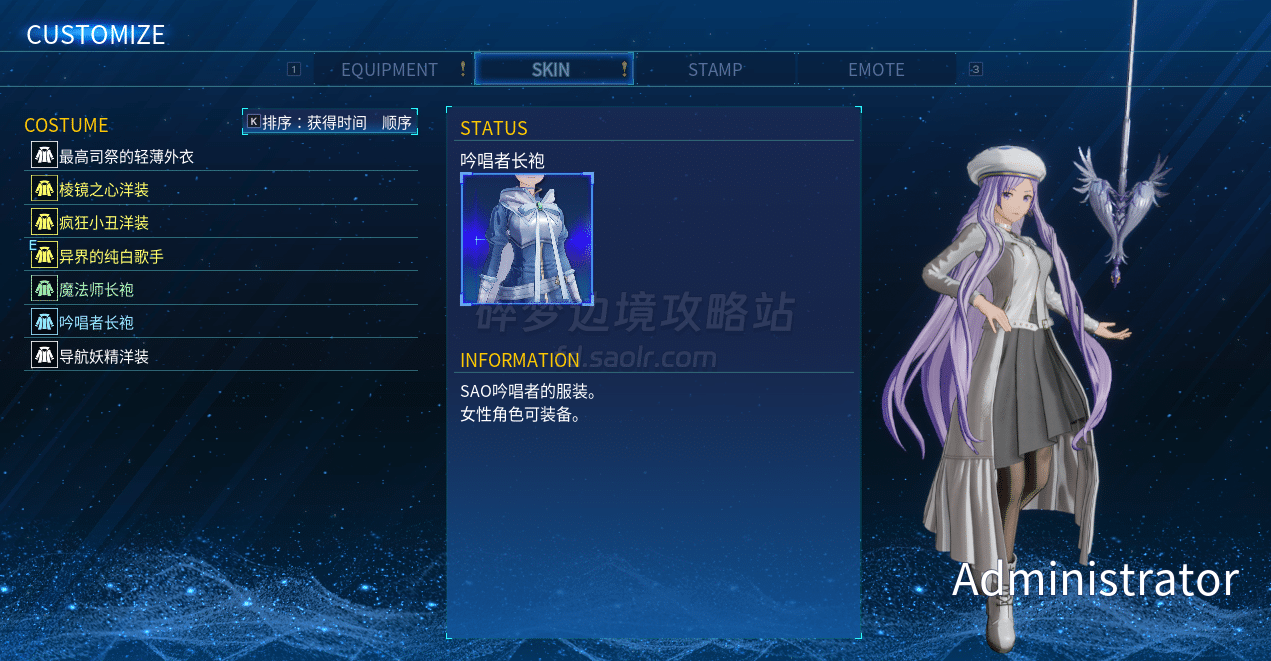The image size is (1271, 661).
Task: Pick the 疯狂小丑洋装 costume row
Action: click(x=104, y=222)
